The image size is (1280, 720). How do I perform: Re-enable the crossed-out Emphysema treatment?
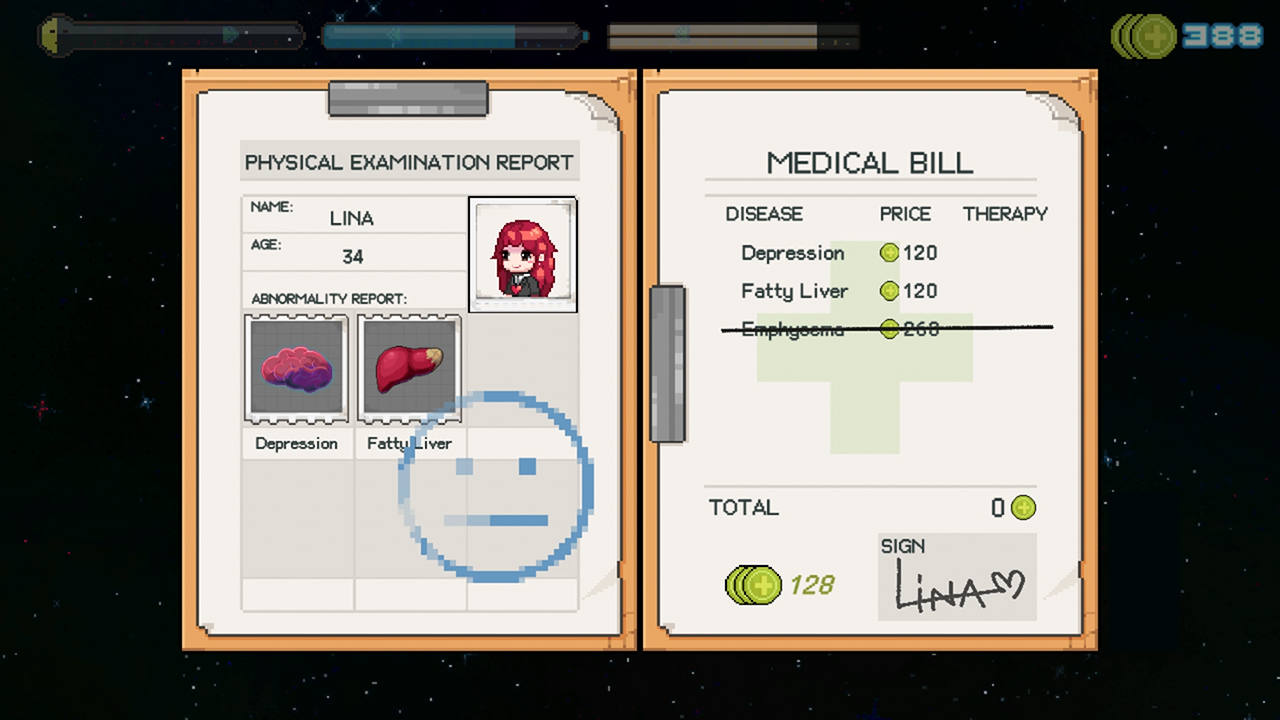[793, 329]
